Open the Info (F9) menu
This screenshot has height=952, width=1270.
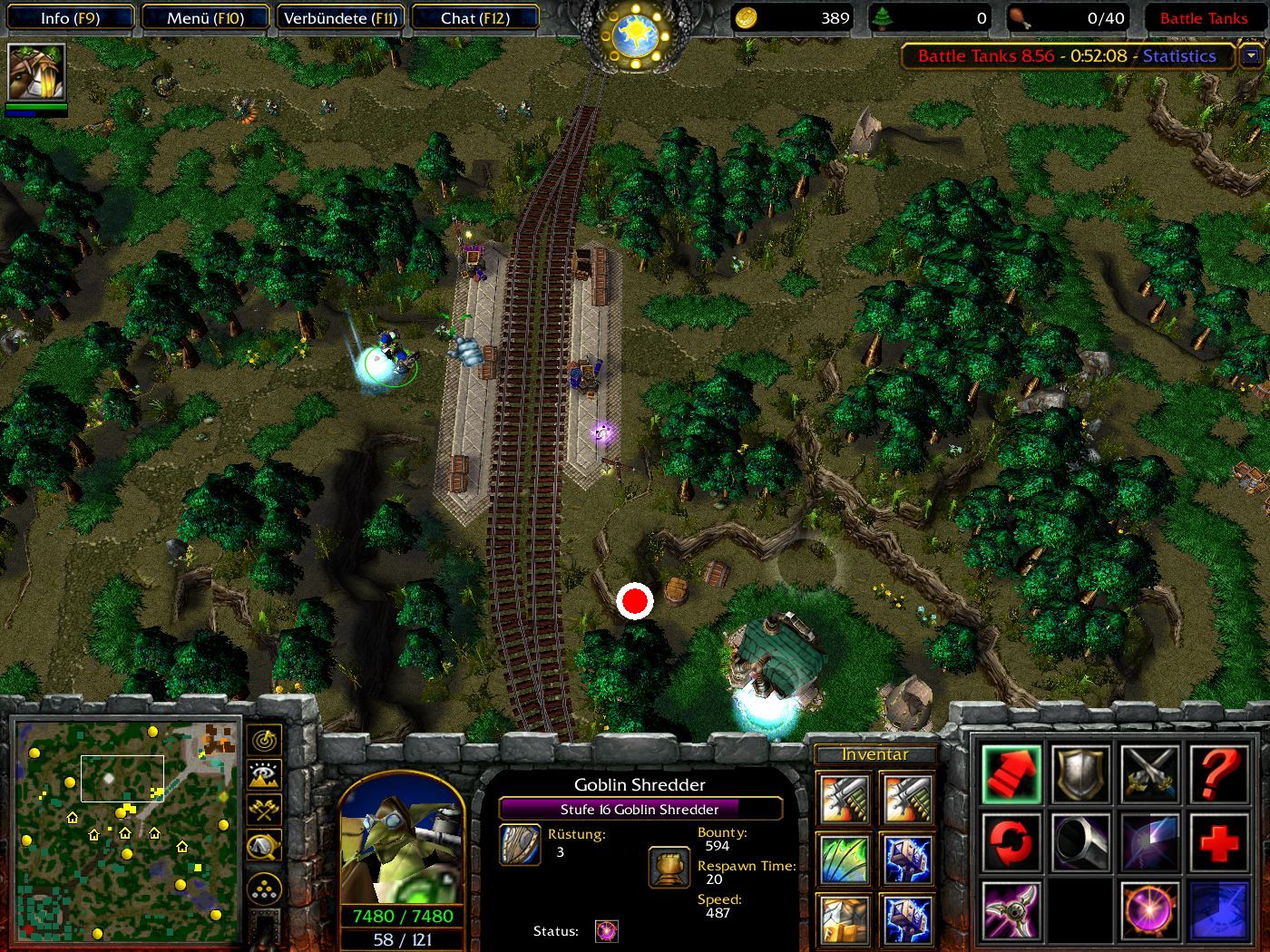coord(70,18)
